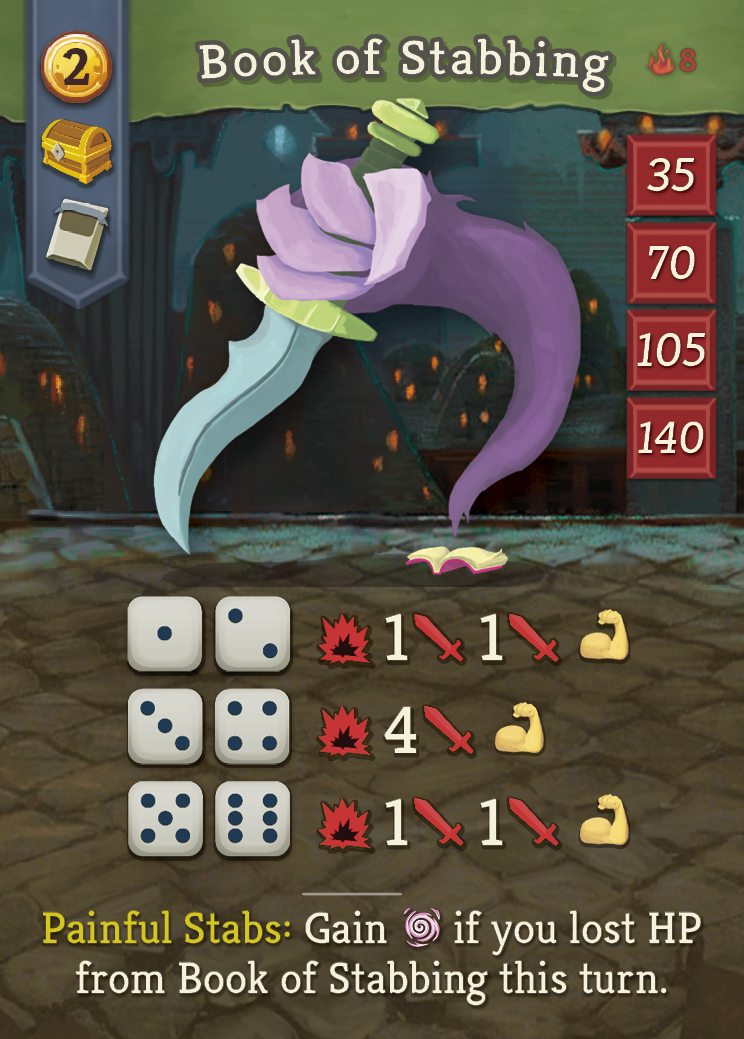Click the one-pip die face

tap(165, 633)
